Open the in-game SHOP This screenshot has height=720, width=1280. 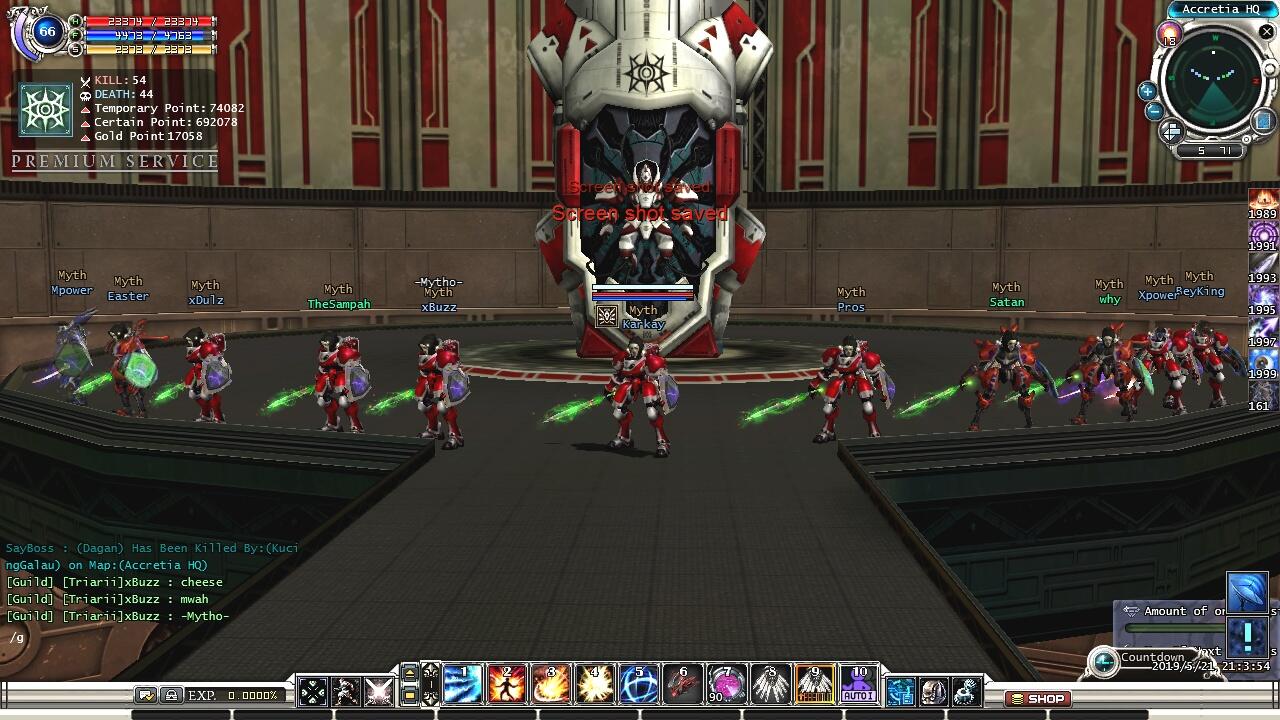[x=1038, y=698]
